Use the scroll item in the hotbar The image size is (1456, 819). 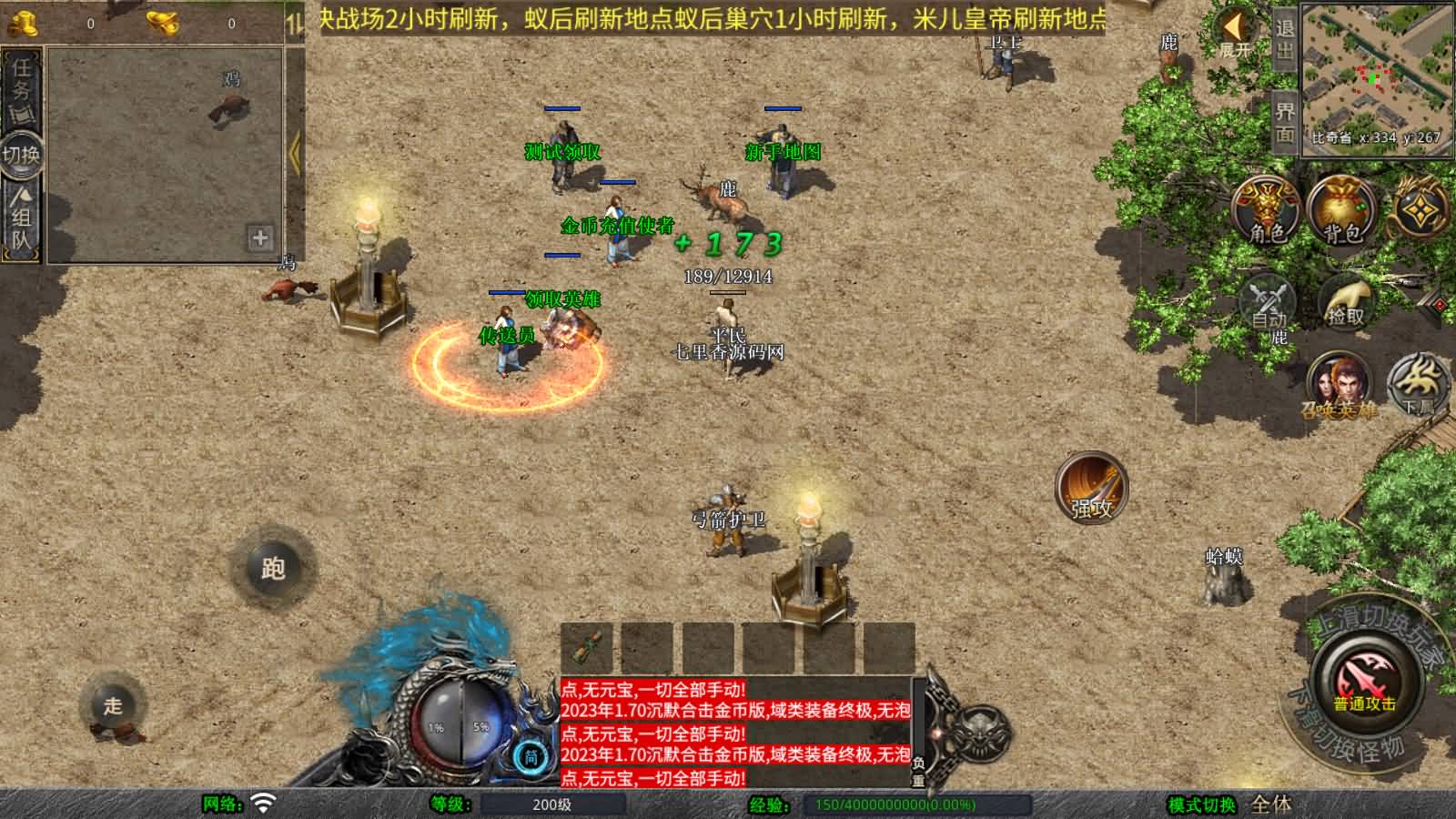587,647
